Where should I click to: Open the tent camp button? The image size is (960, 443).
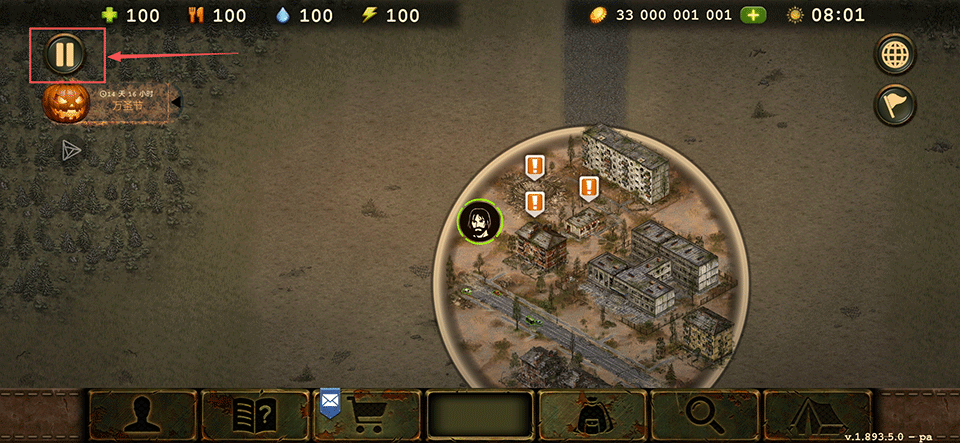pyautogui.click(x=817, y=415)
